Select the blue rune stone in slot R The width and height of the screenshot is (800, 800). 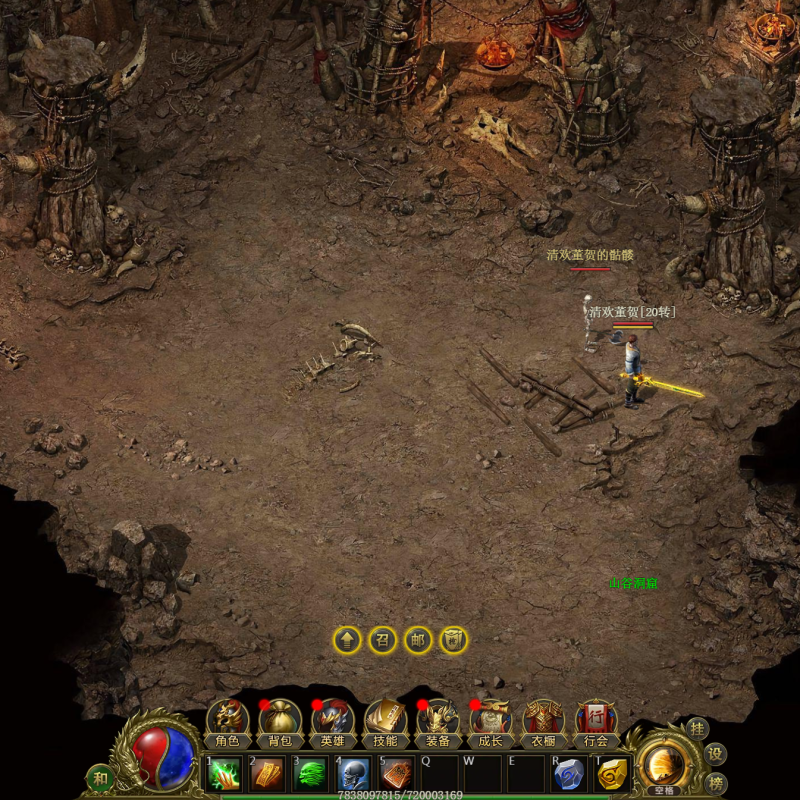pyautogui.click(x=569, y=774)
